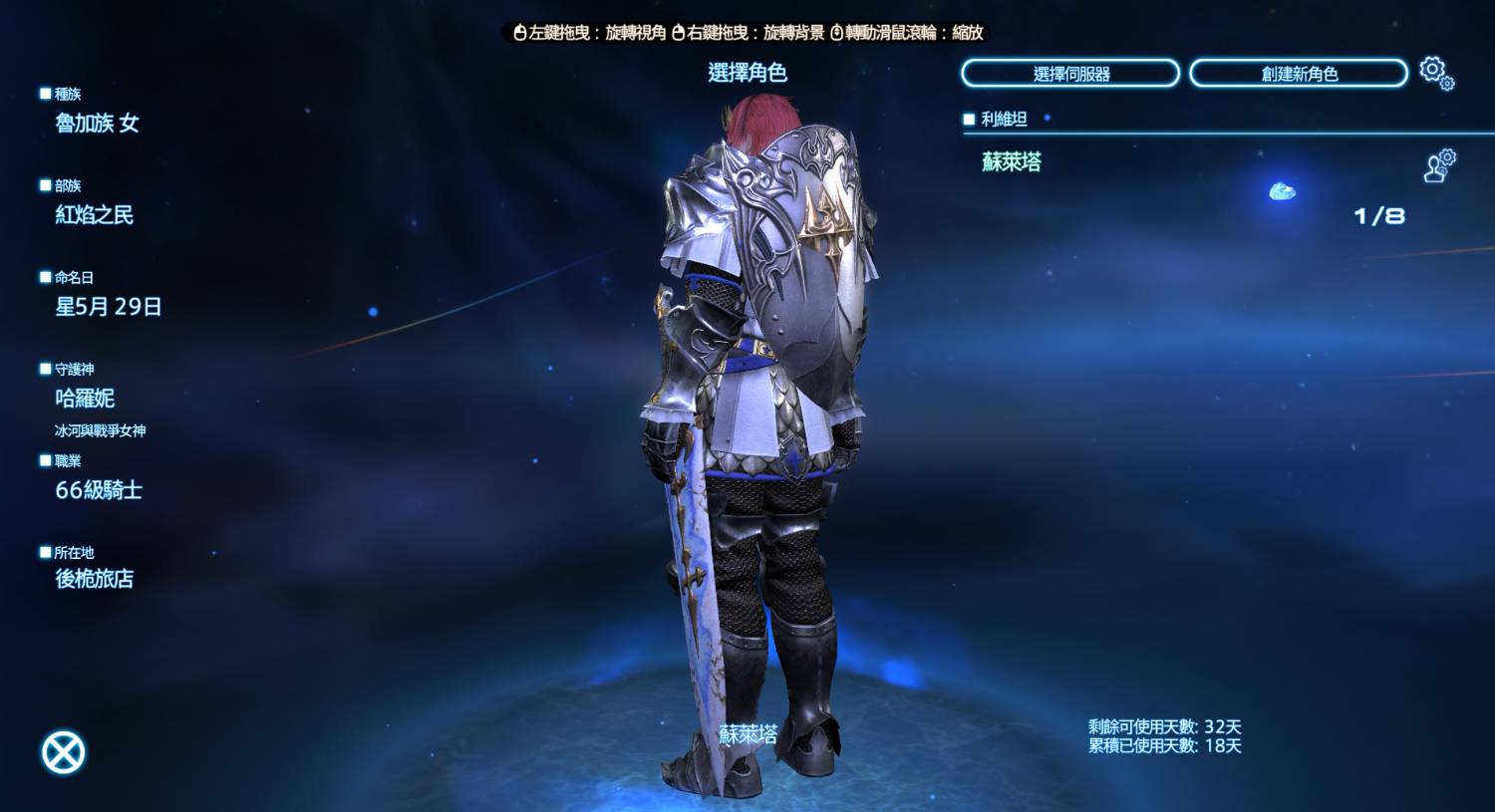Open the gear settings icon
Image resolution: width=1495 pixels, height=812 pixels.
pos(1436,73)
